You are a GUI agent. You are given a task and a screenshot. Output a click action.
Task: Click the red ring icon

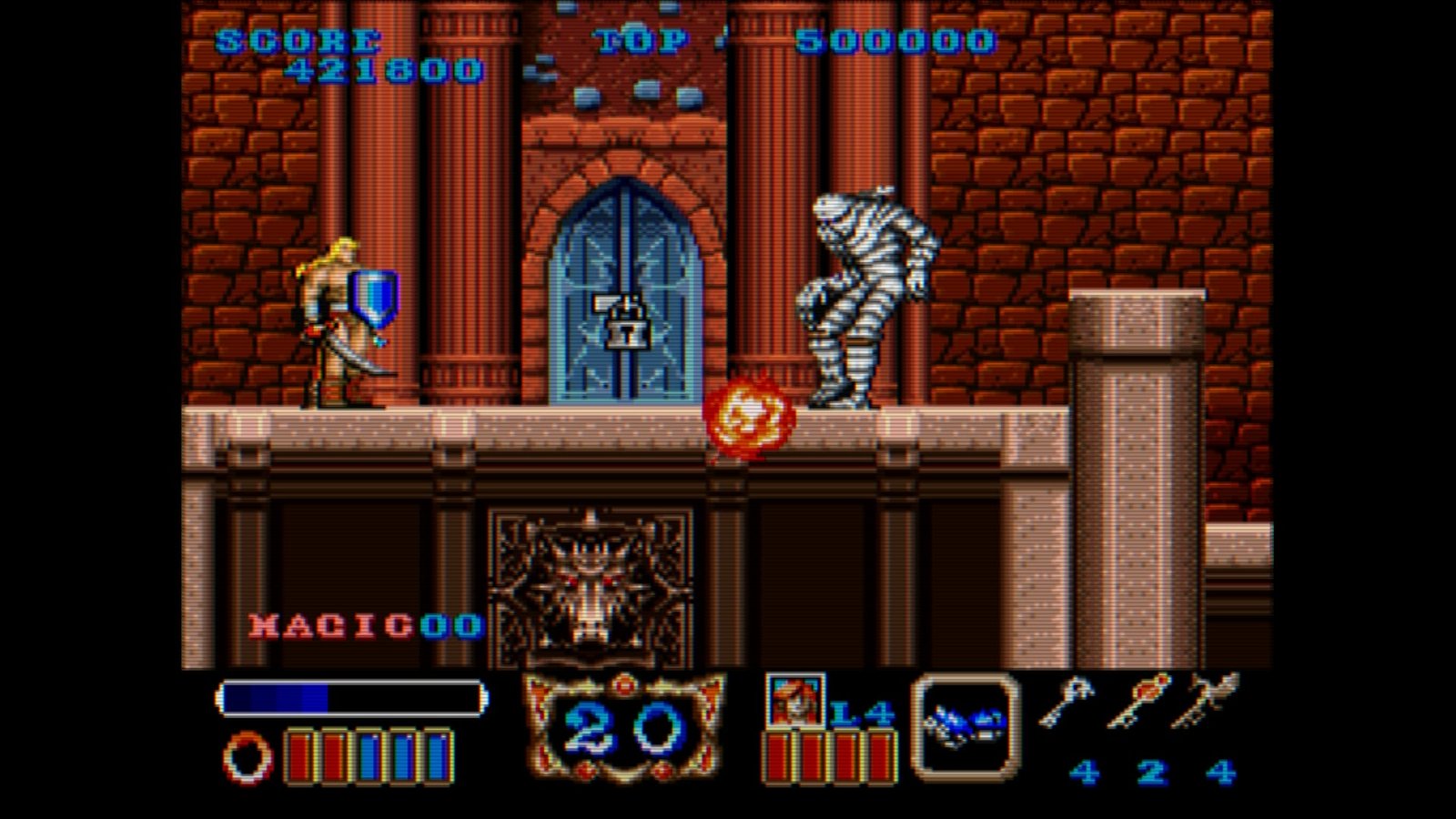pos(248,757)
